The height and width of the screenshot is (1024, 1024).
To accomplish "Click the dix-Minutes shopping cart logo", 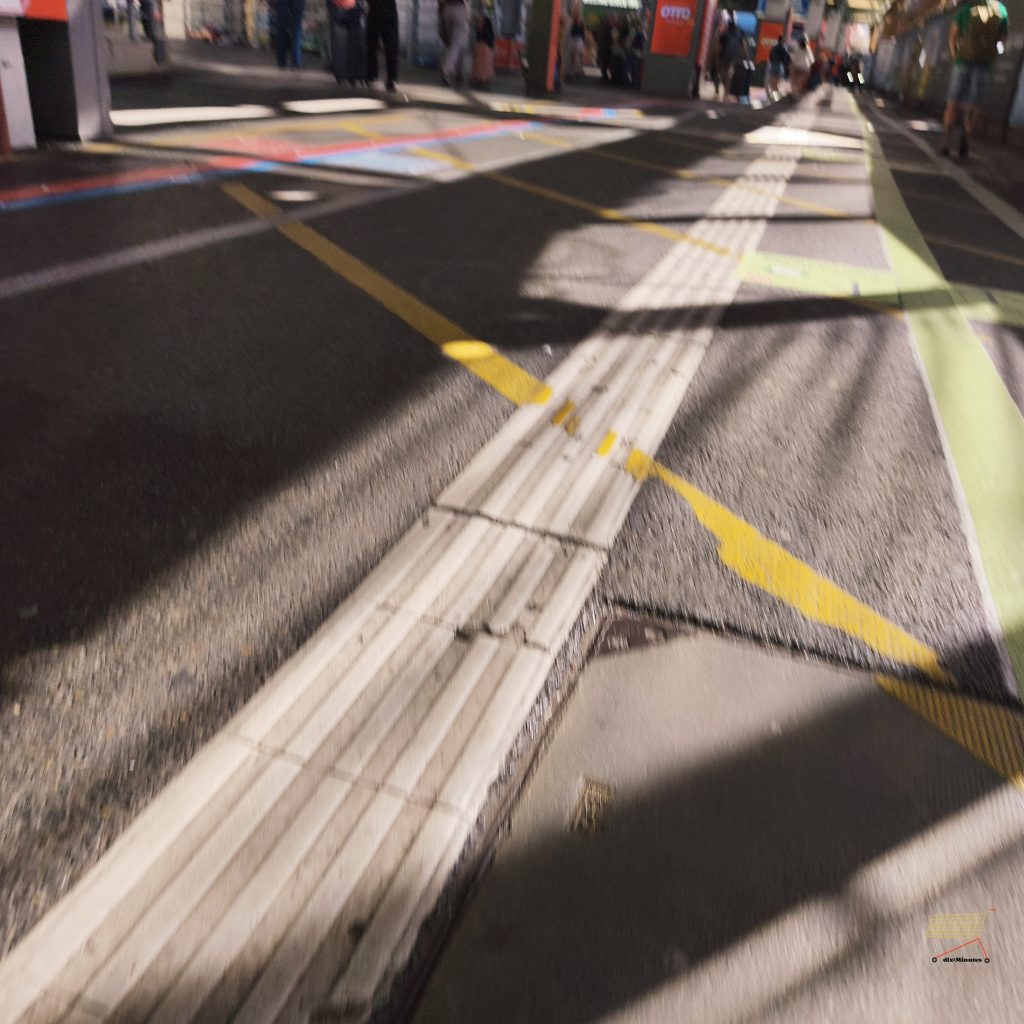I will tap(959, 936).
